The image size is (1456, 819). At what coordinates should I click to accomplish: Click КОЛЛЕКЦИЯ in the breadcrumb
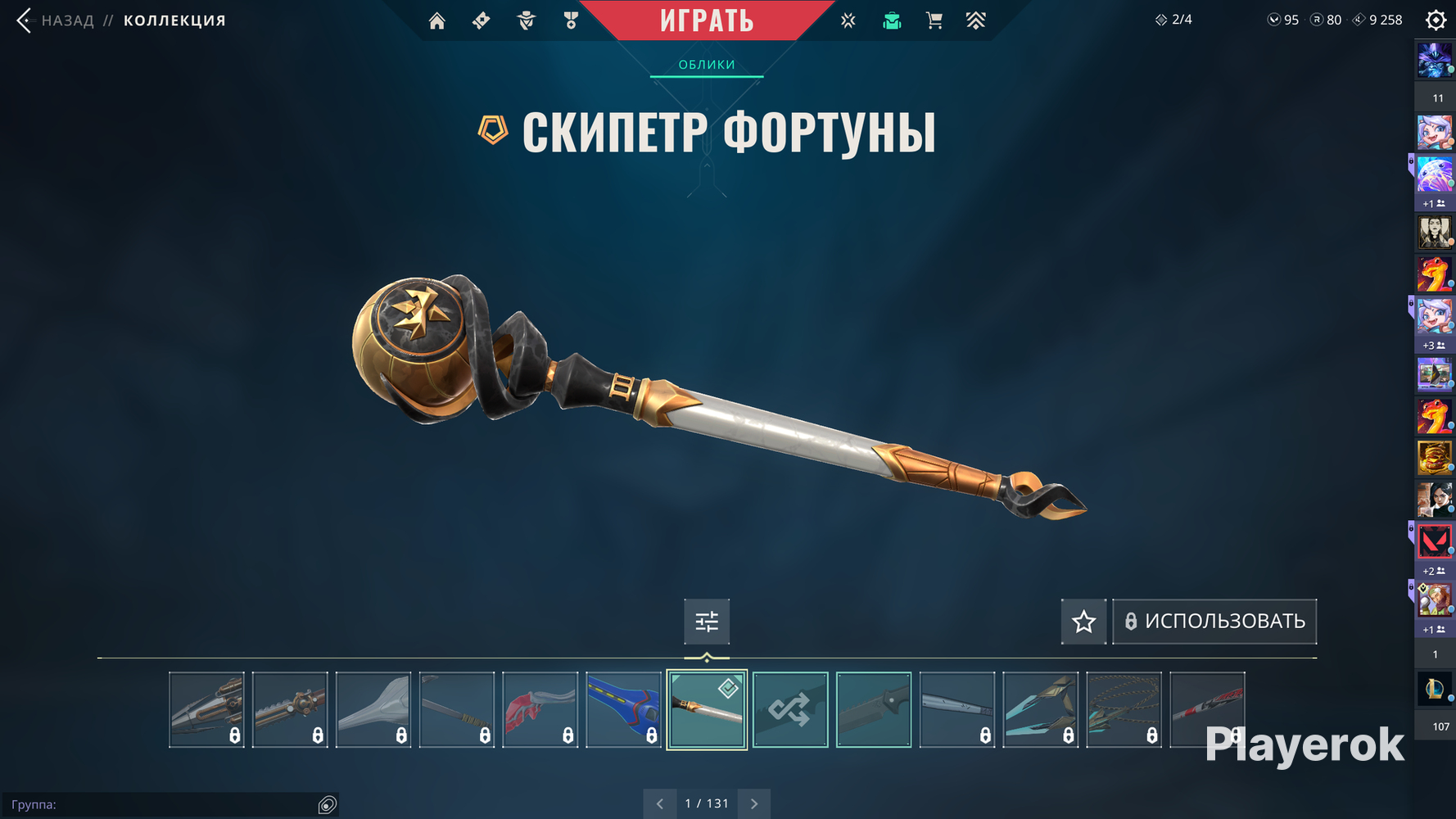point(174,20)
